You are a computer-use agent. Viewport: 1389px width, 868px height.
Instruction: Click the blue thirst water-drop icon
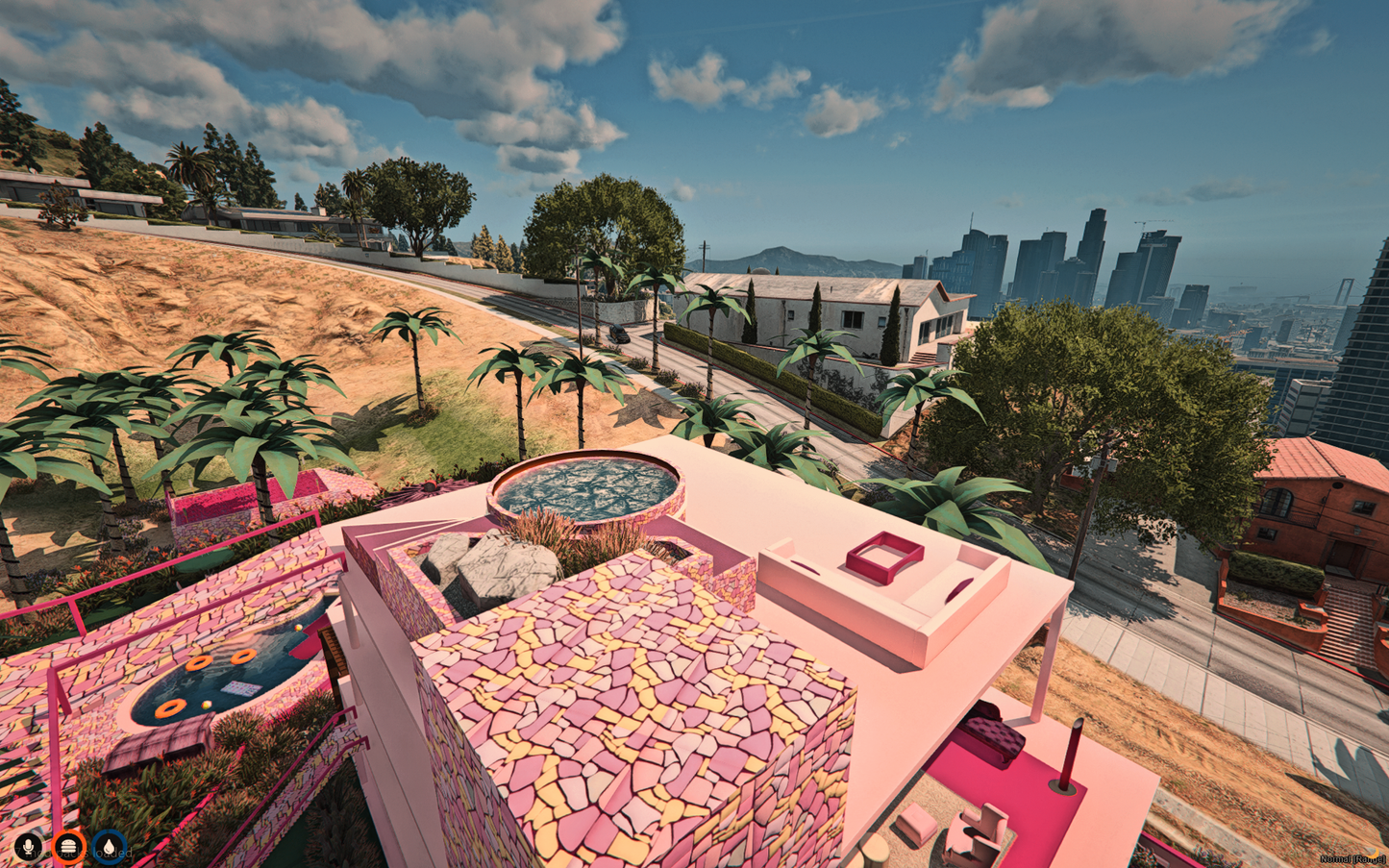pyautogui.click(x=111, y=847)
